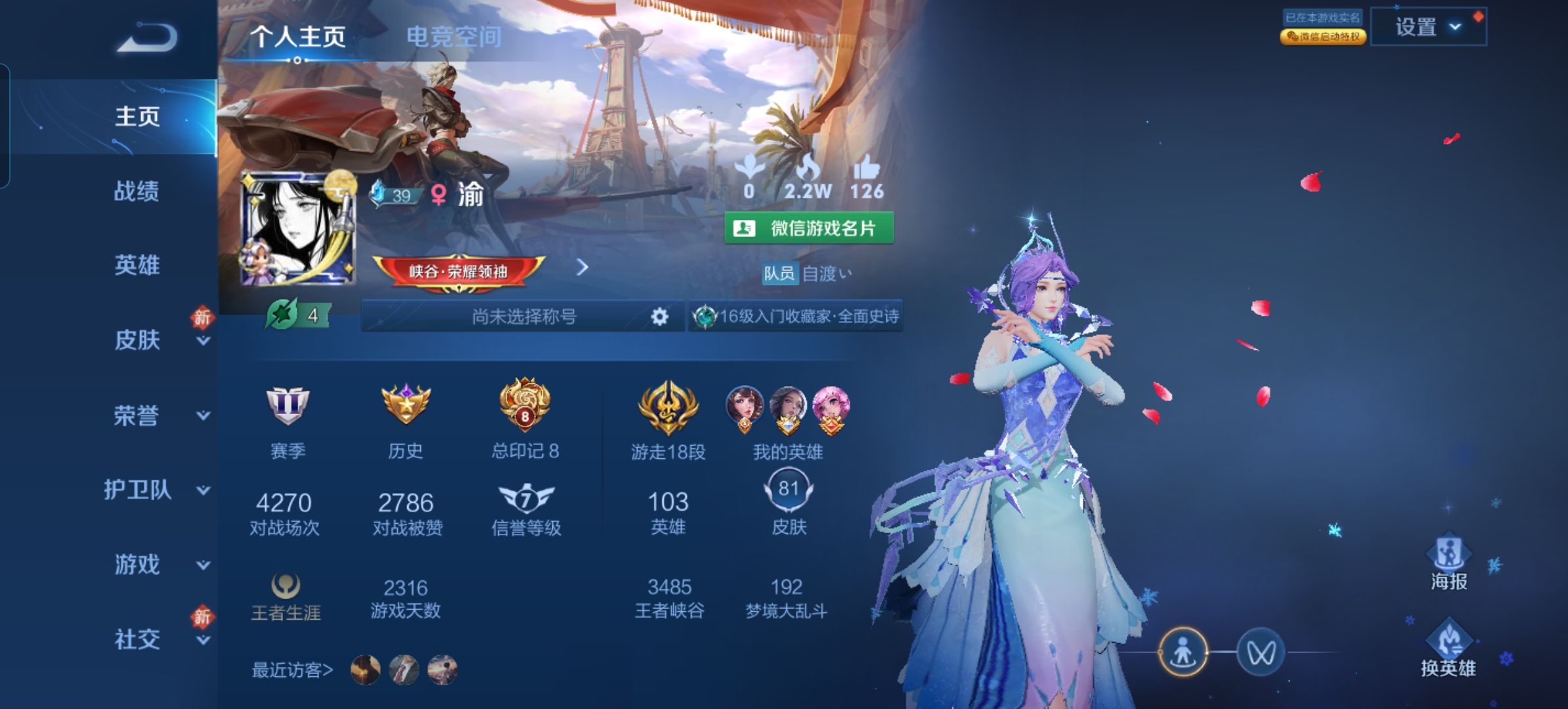Open the 赛季 rank badge

coord(288,420)
